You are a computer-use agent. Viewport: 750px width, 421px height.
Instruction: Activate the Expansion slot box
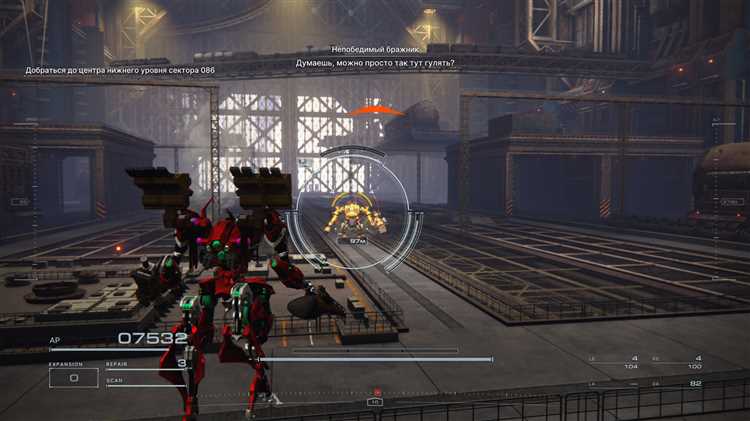point(74,378)
